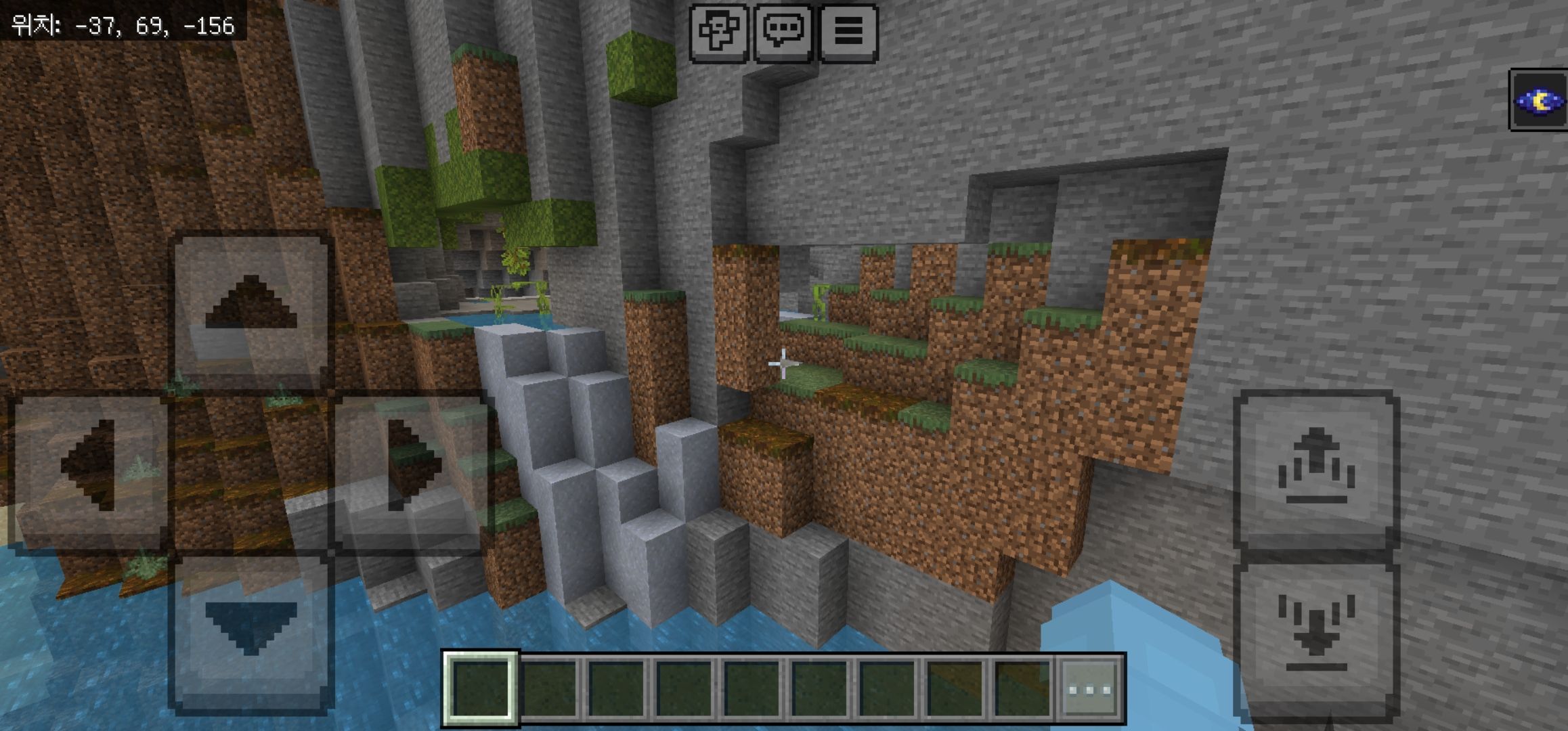1568x731 pixels.
Task: Open the emote menu button
Action: 718,32
